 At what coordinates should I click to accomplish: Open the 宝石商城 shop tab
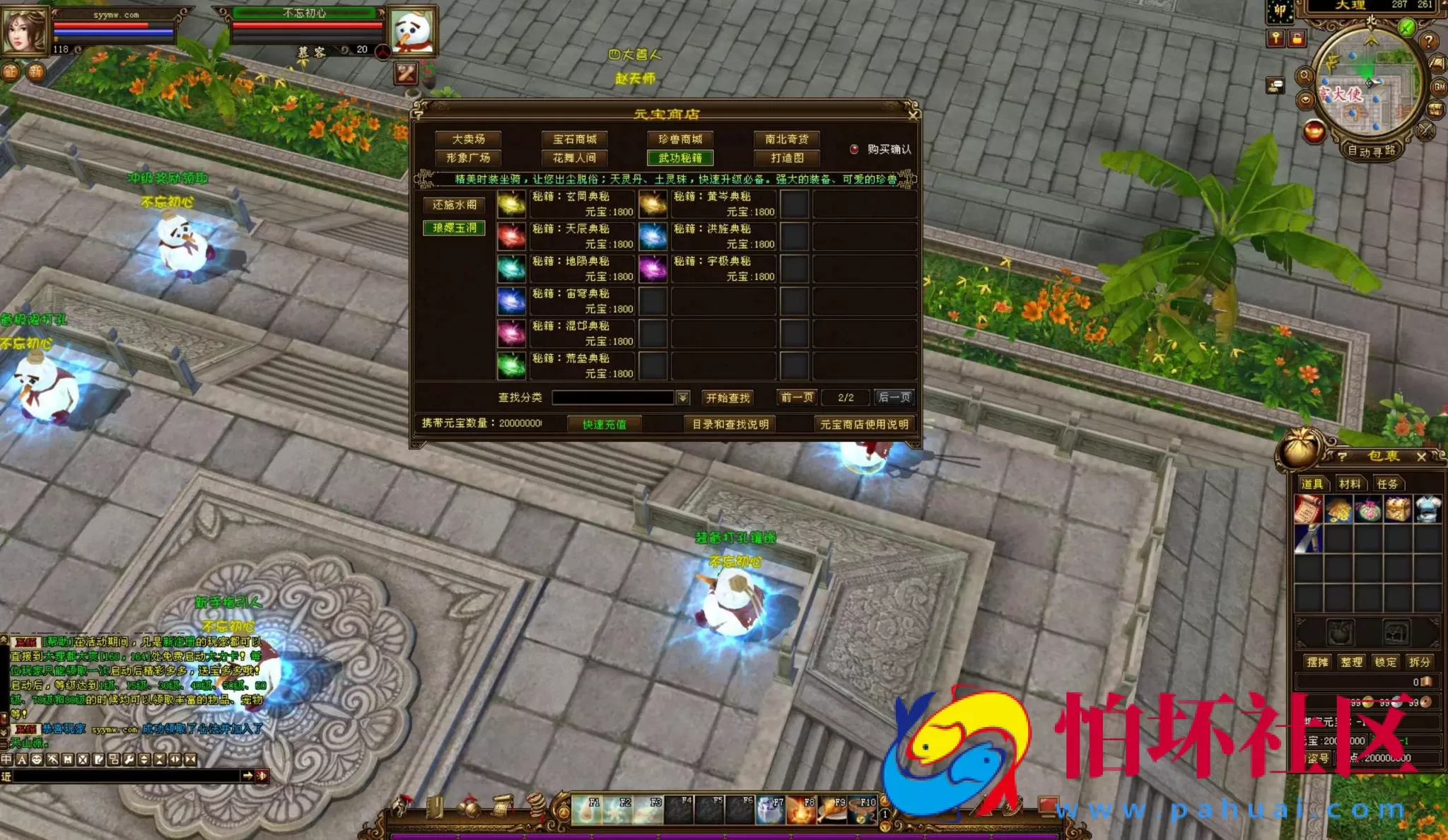click(574, 139)
